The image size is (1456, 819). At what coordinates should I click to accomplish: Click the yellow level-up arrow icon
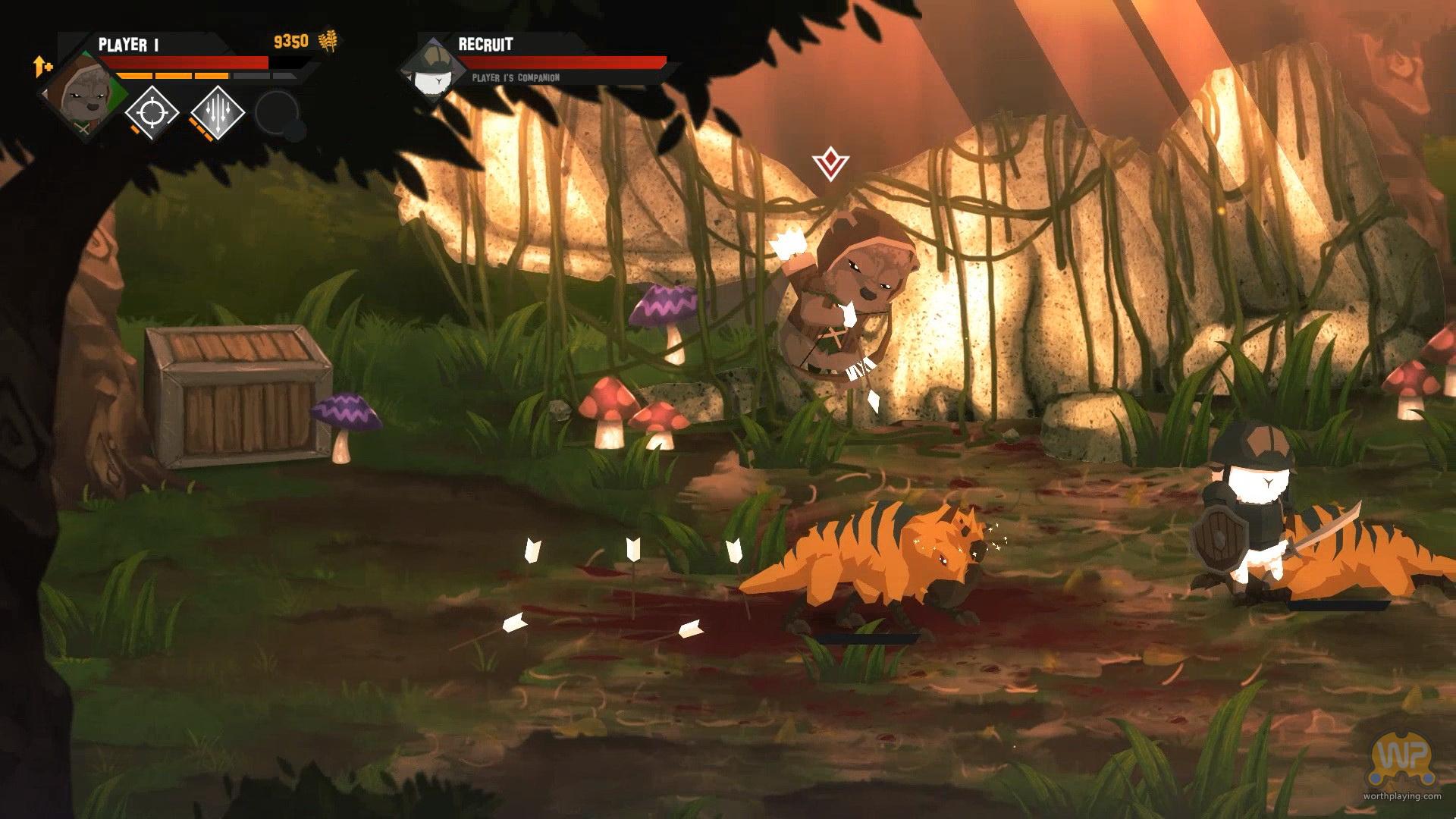[42, 67]
